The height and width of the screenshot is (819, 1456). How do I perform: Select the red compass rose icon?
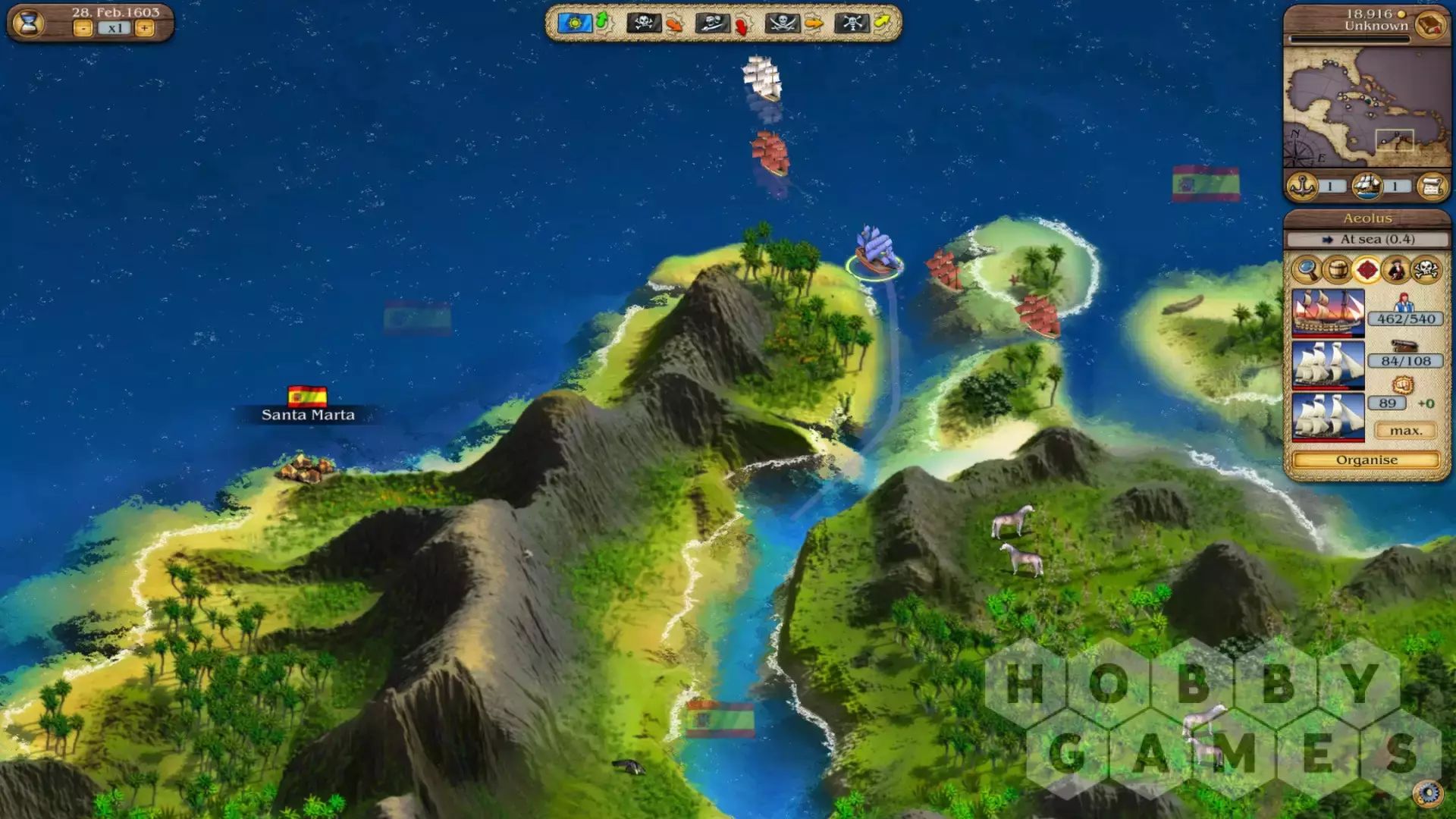[1367, 269]
